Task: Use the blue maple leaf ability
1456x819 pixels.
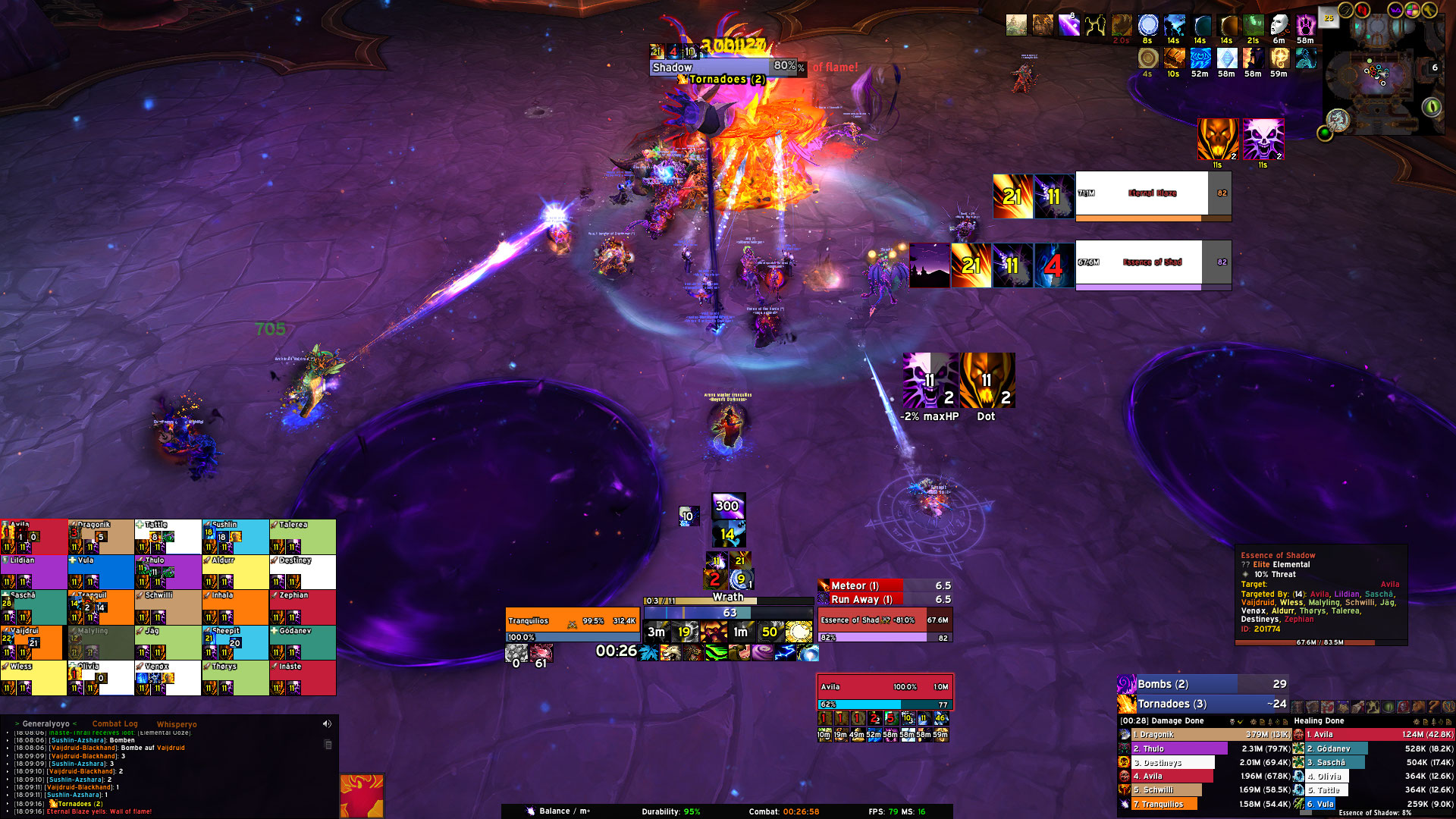Action: coord(648,653)
